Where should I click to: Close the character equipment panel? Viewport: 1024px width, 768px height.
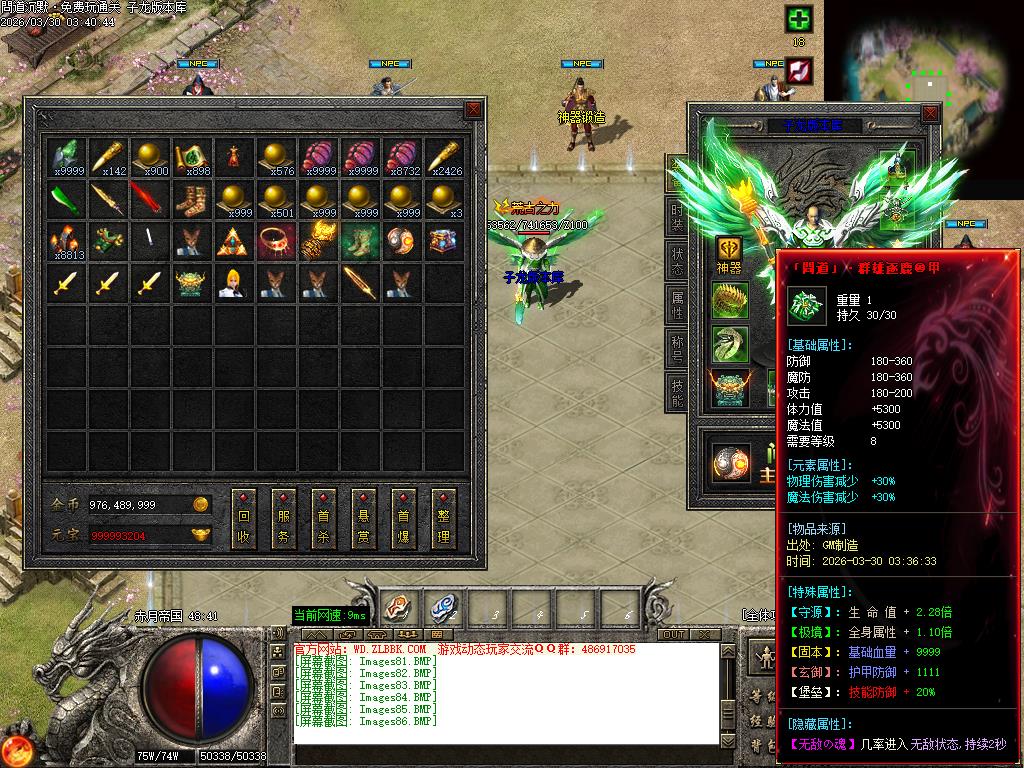point(931,114)
